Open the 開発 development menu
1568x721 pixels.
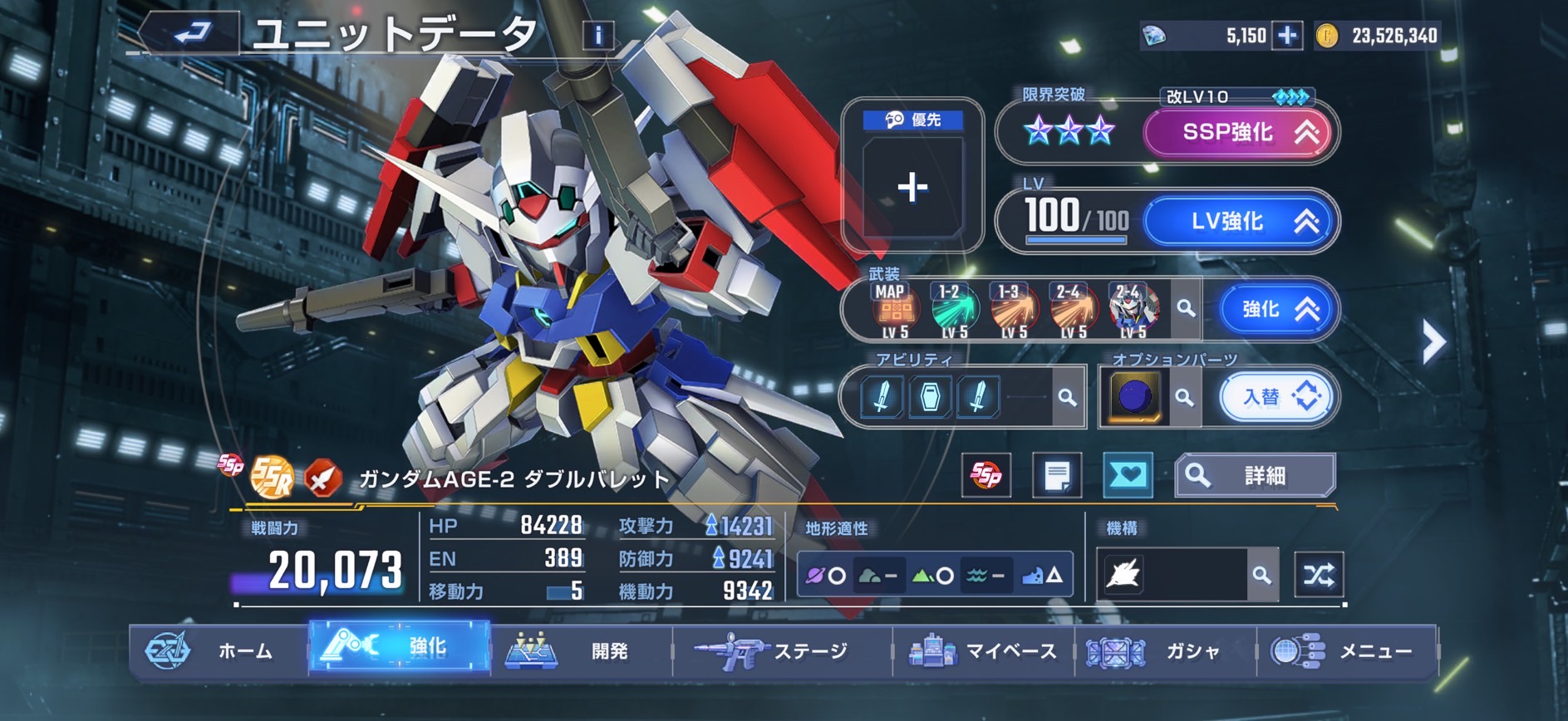tap(580, 650)
